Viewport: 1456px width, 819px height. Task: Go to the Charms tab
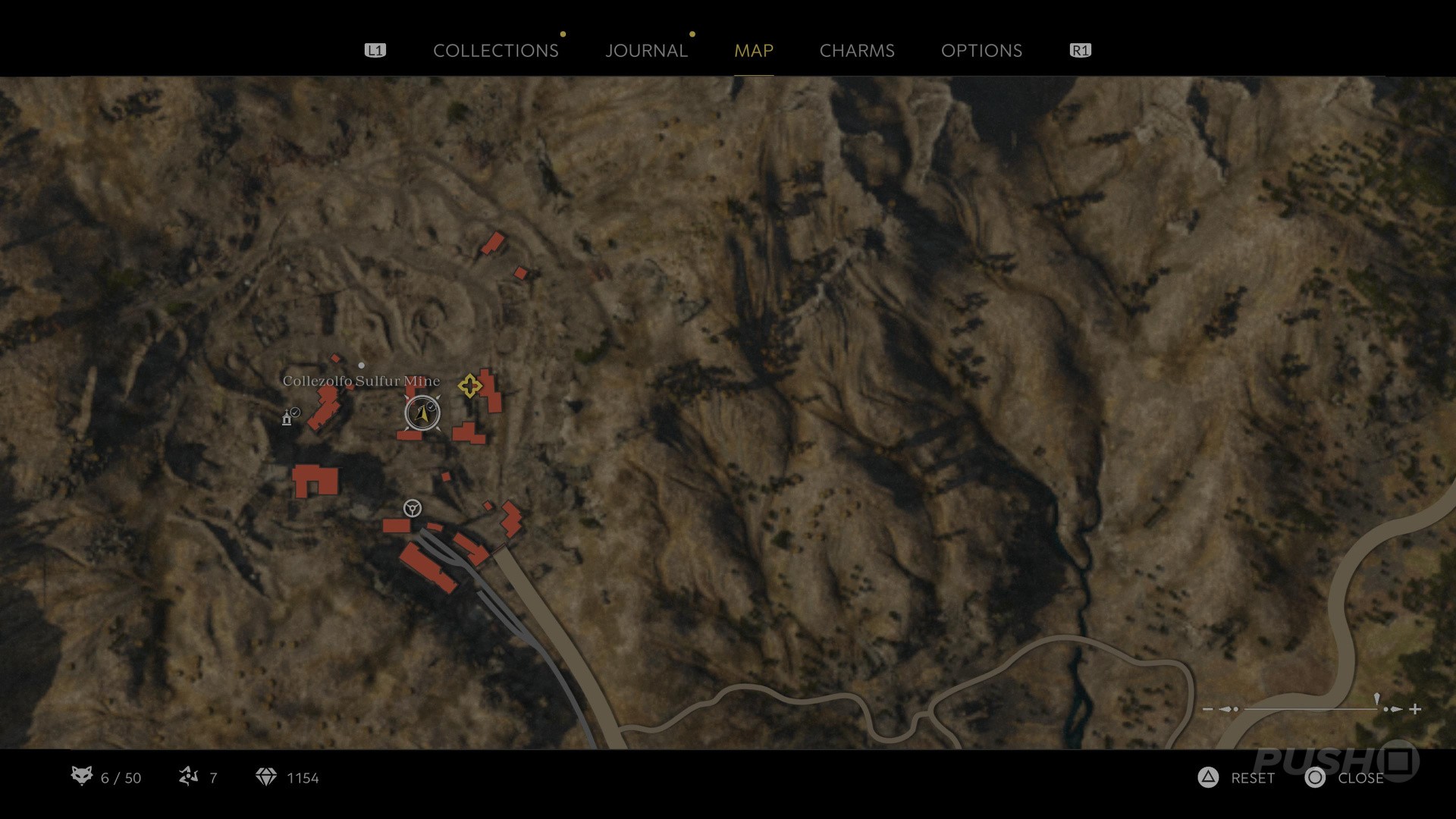click(857, 51)
